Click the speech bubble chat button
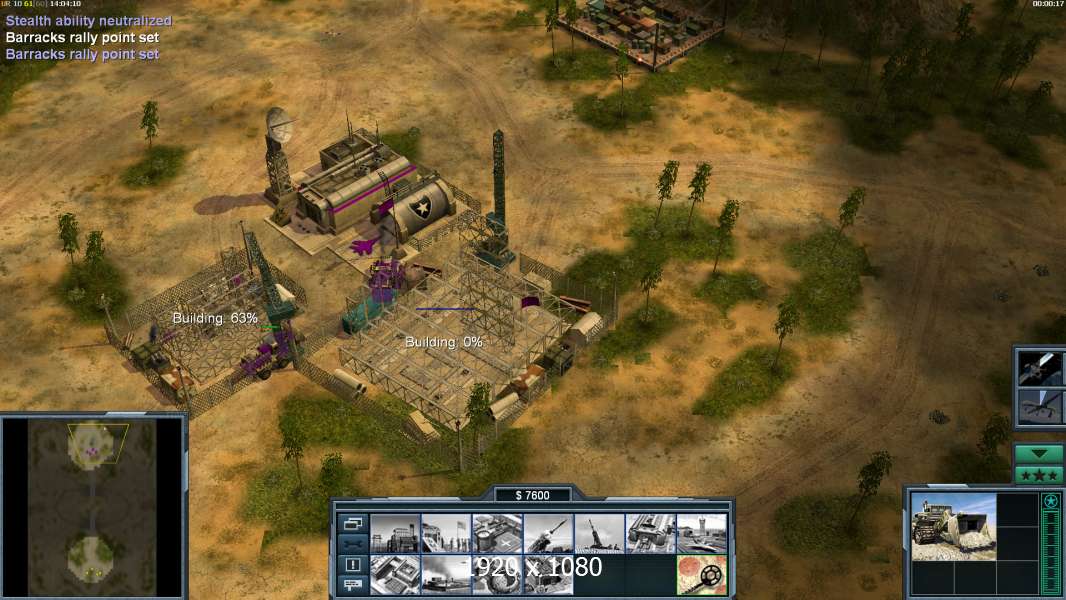The width and height of the screenshot is (1066, 600). [x=353, y=586]
